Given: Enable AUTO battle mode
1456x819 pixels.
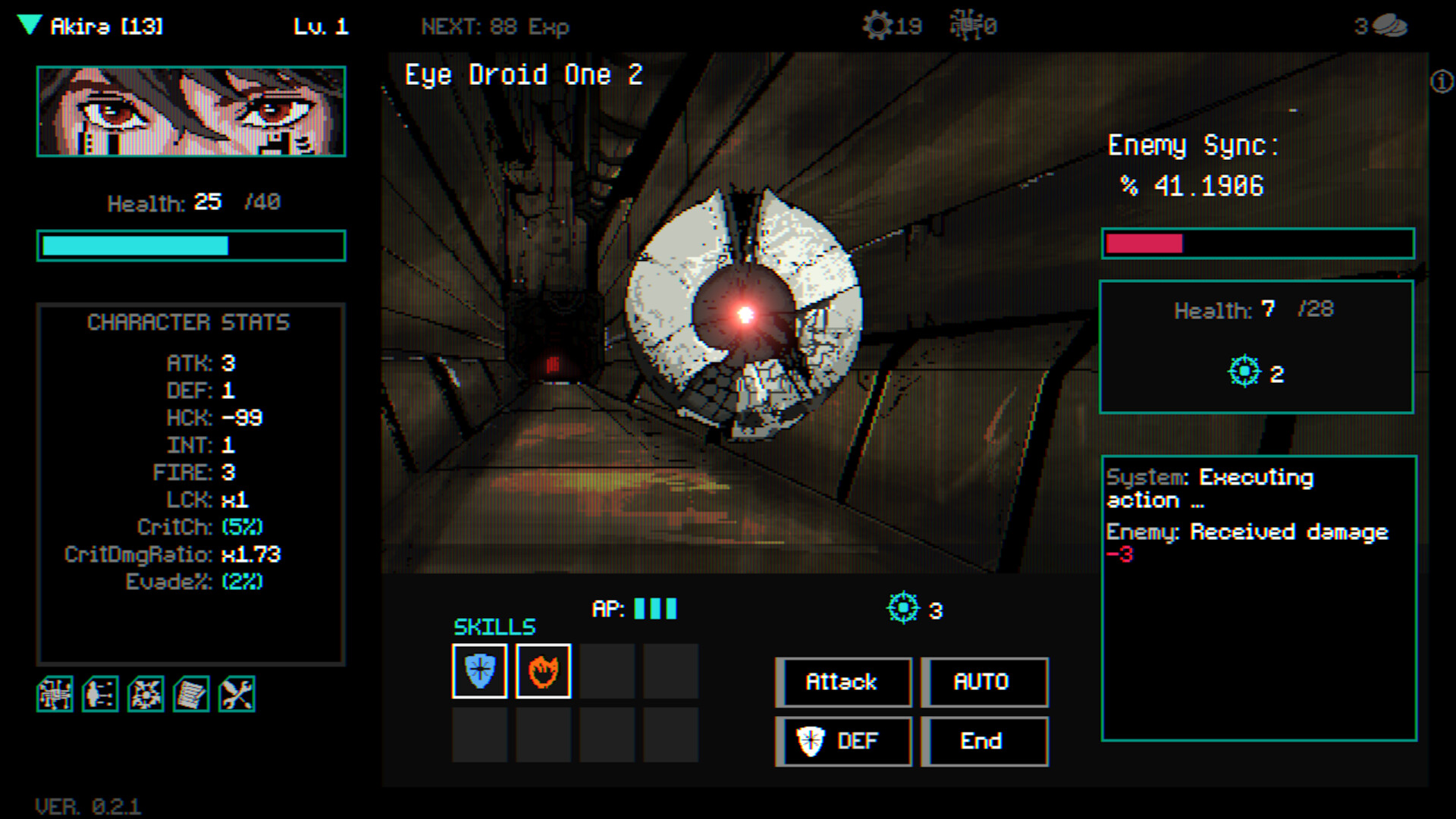Looking at the screenshot, I should (985, 682).
